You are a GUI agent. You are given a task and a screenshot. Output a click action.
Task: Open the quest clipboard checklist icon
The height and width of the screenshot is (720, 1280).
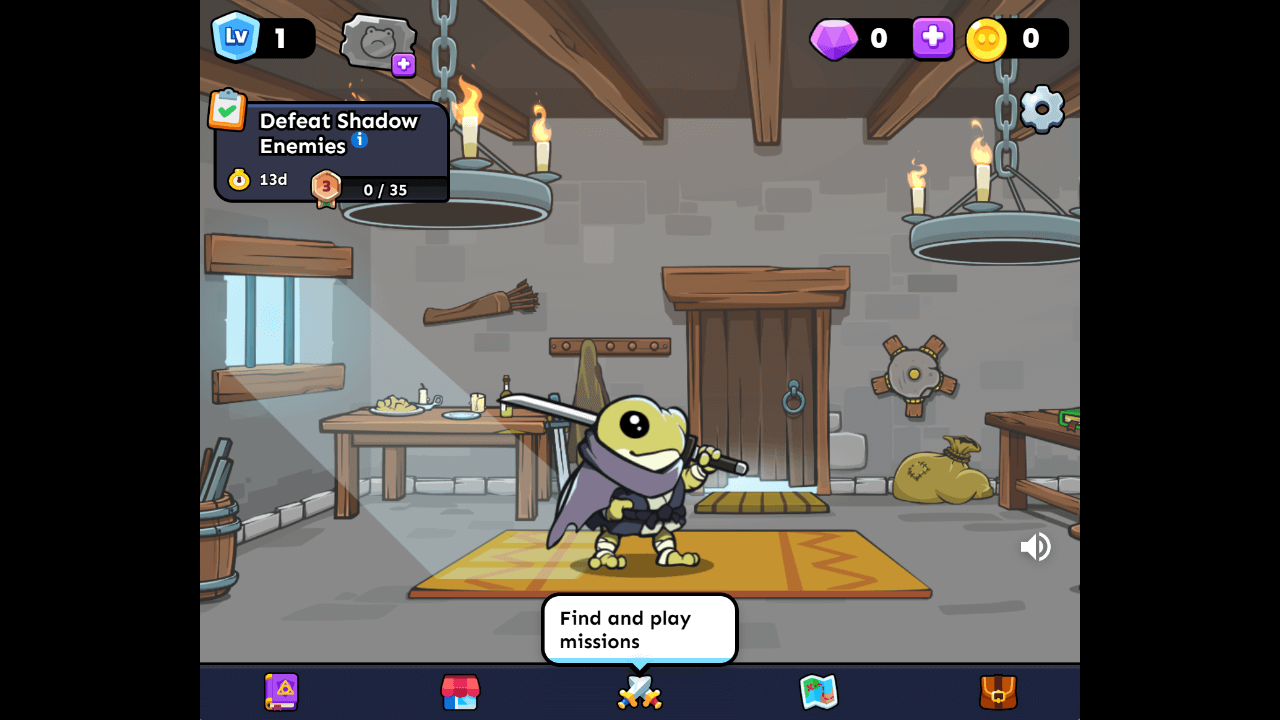pos(227,110)
